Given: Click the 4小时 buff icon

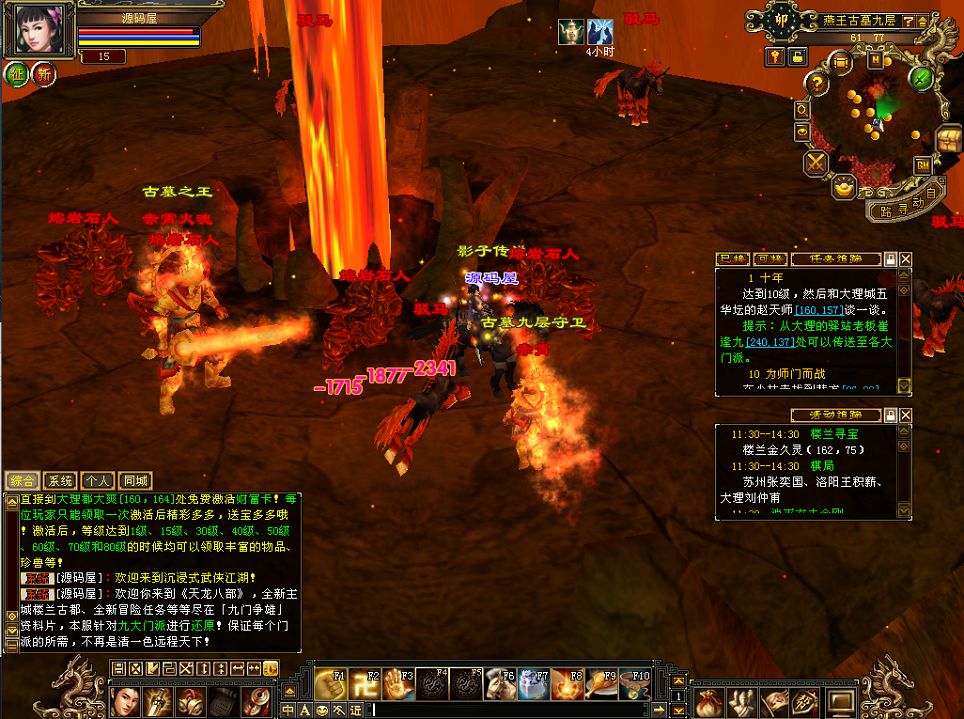Looking at the screenshot, I should coord(600,32).
